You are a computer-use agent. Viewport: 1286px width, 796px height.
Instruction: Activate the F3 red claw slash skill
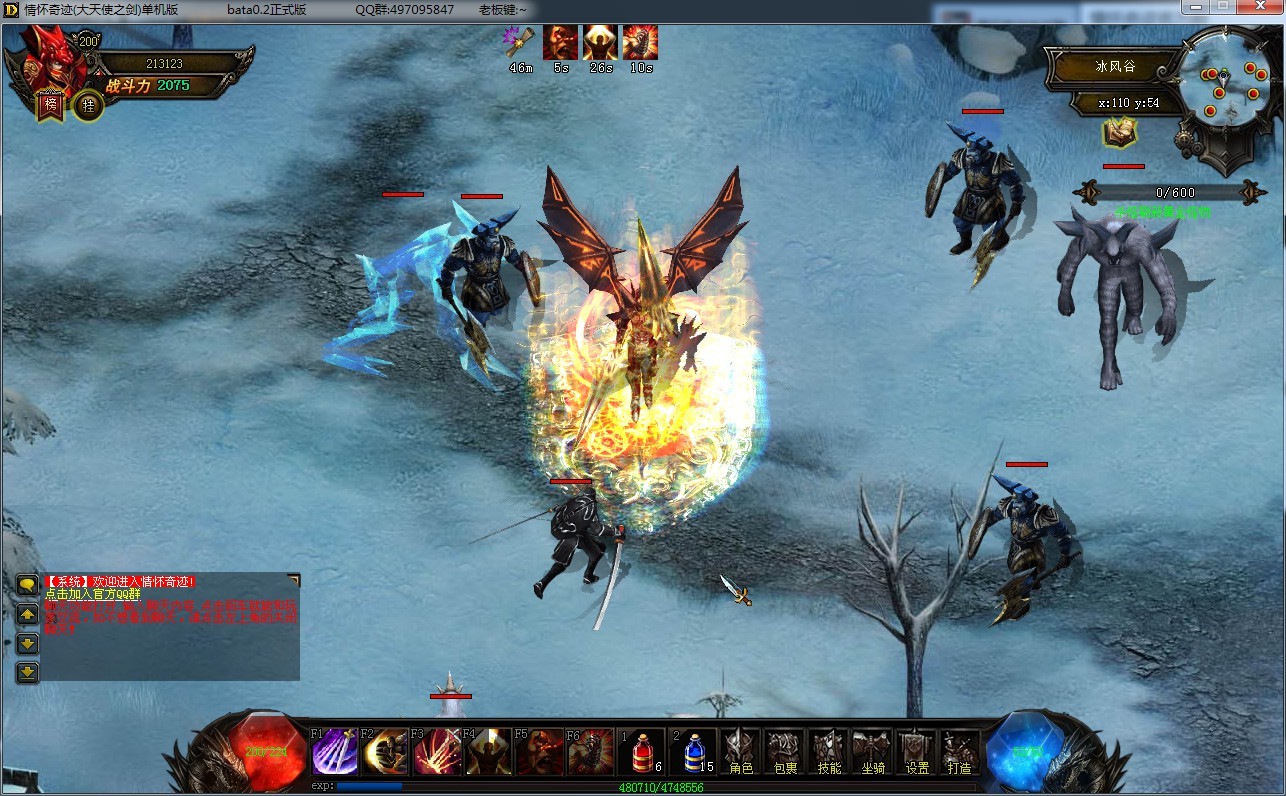point(437,752)
